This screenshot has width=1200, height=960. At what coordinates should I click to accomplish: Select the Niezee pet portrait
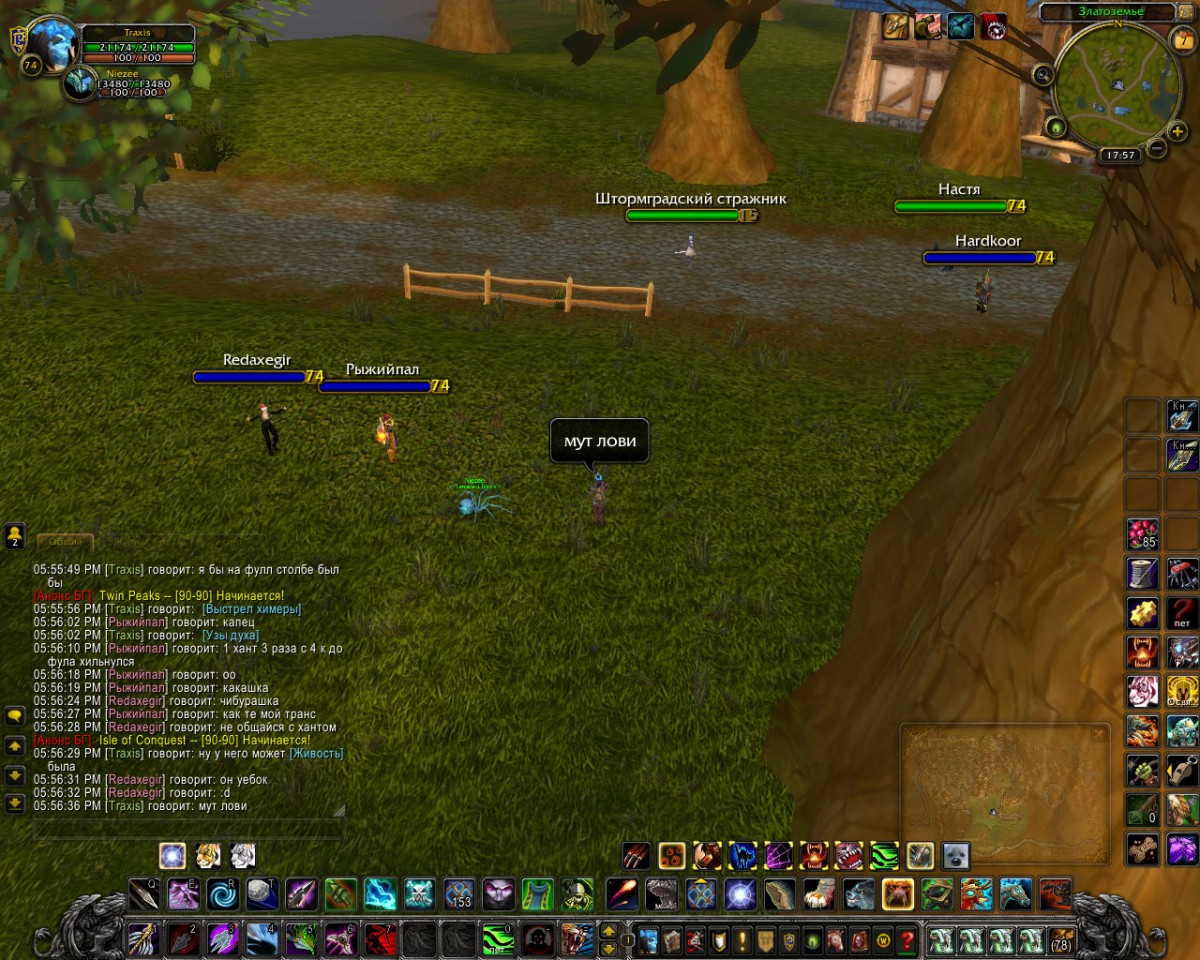click(x=80, y=84)
